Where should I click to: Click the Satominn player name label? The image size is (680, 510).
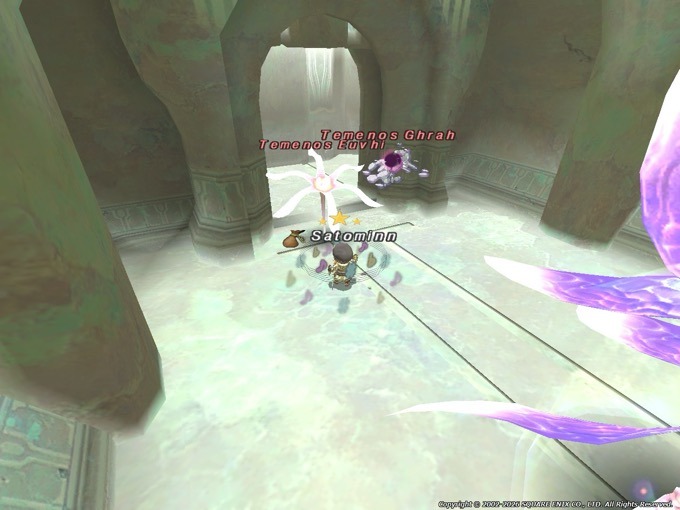[353, 236]
